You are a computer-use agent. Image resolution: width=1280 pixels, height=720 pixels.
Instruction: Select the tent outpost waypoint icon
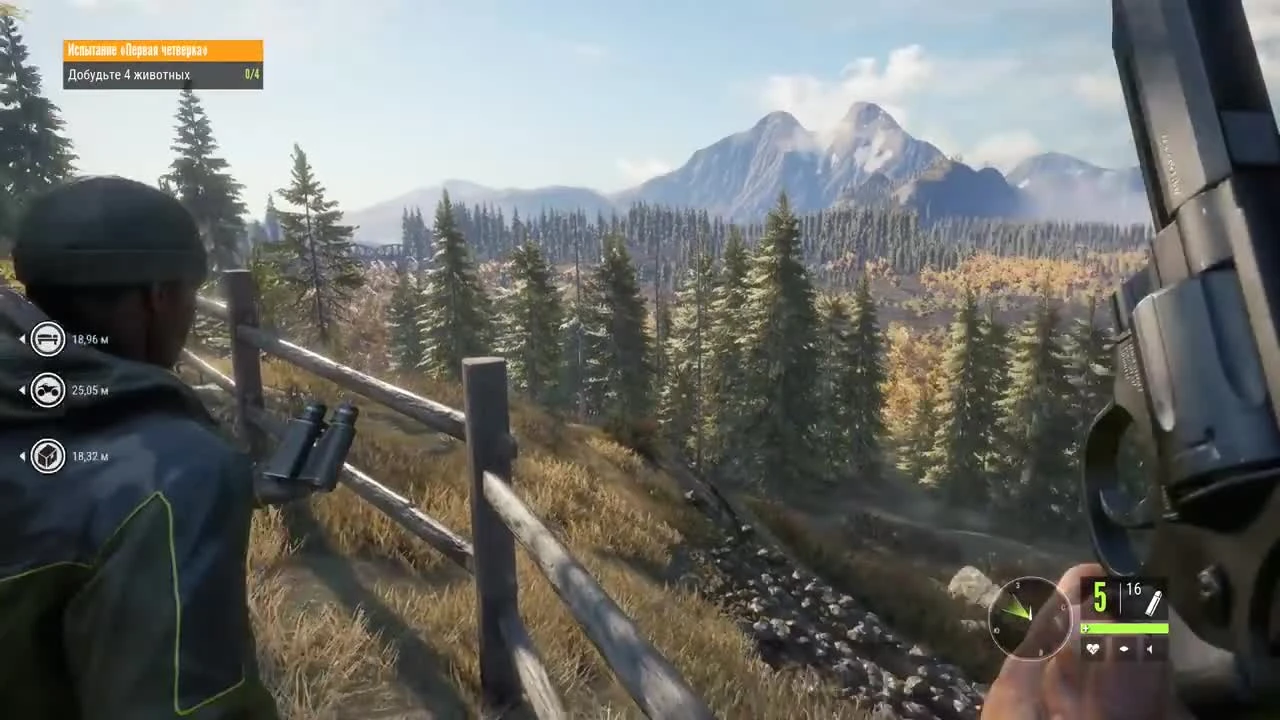(x=47, y=456)
